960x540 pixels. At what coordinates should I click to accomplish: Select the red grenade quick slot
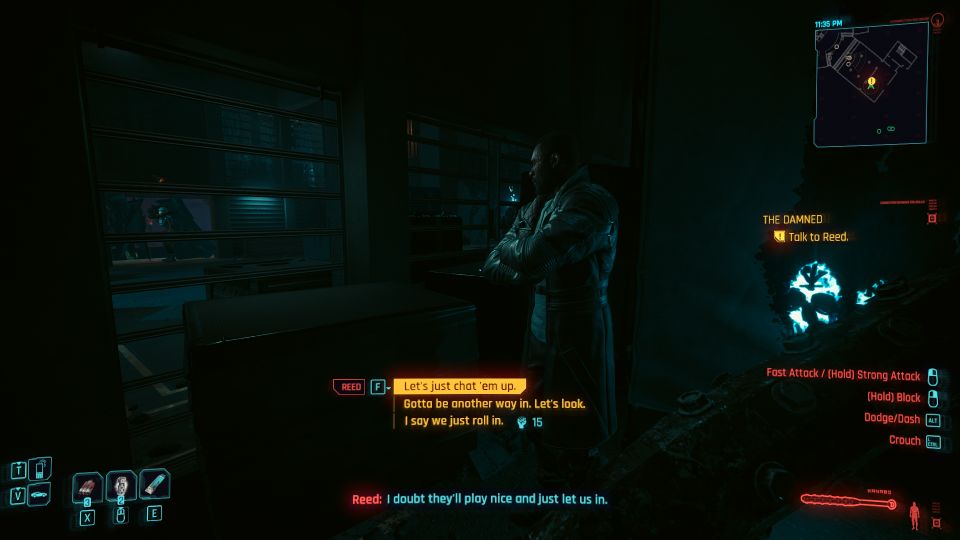[x=87, y=487]
